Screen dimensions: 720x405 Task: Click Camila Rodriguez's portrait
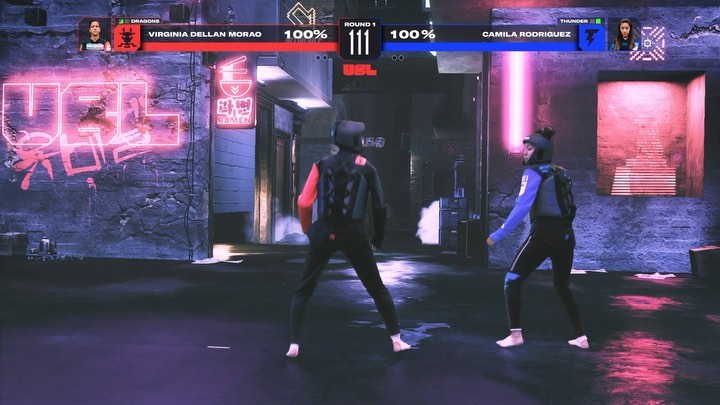[x=623, y=36]
